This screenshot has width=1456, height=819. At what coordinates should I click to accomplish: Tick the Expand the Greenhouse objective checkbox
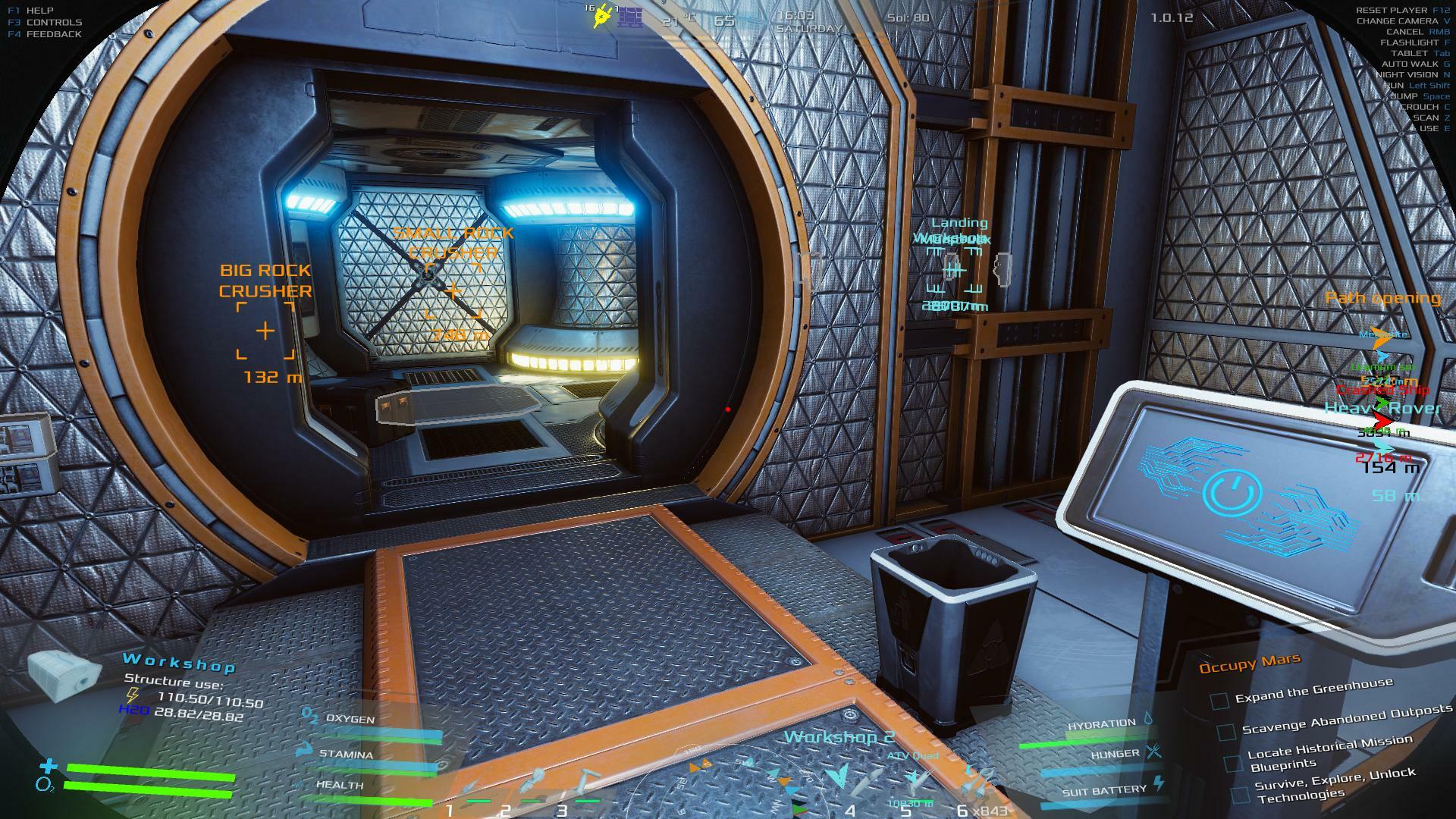(x=1219, y=701)
